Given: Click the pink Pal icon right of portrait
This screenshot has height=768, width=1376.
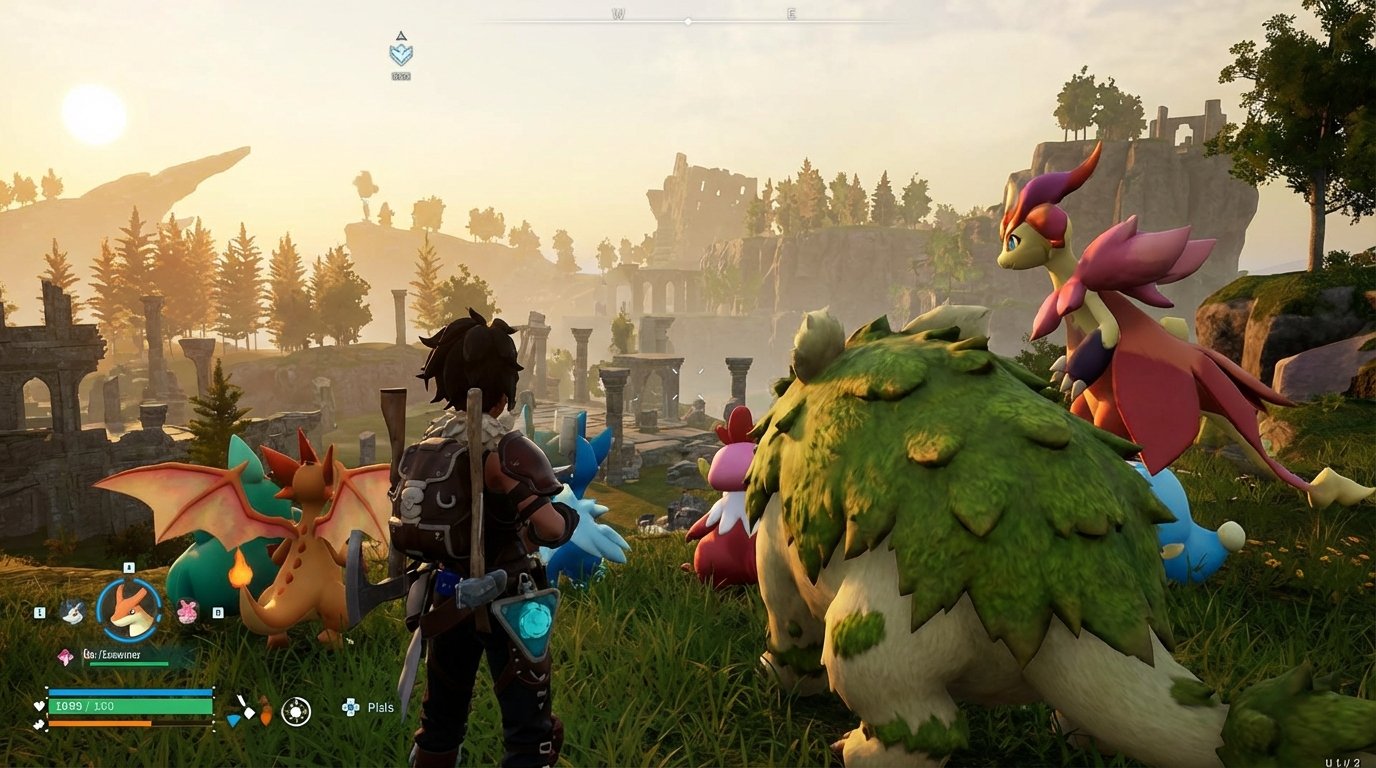Looking at the screenshot, I should click(187, 611).
